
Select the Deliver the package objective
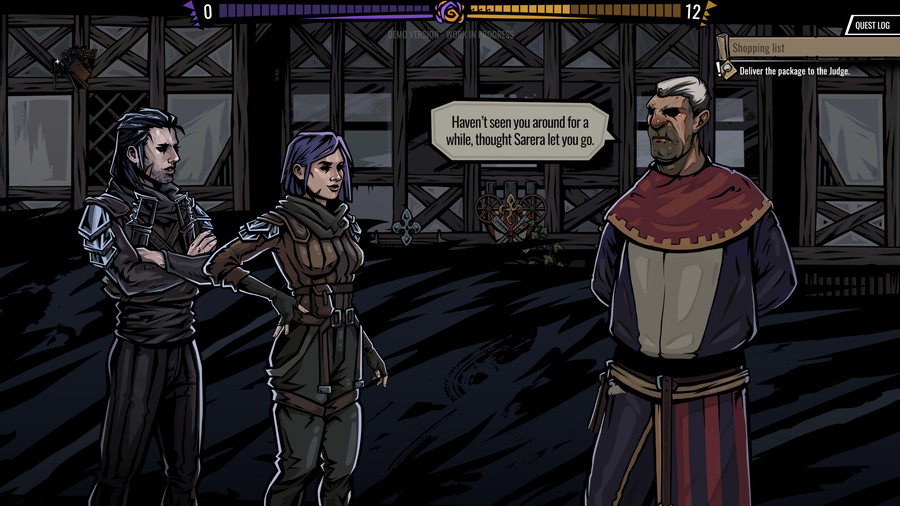pyautogui.click(x=795, y=71)
